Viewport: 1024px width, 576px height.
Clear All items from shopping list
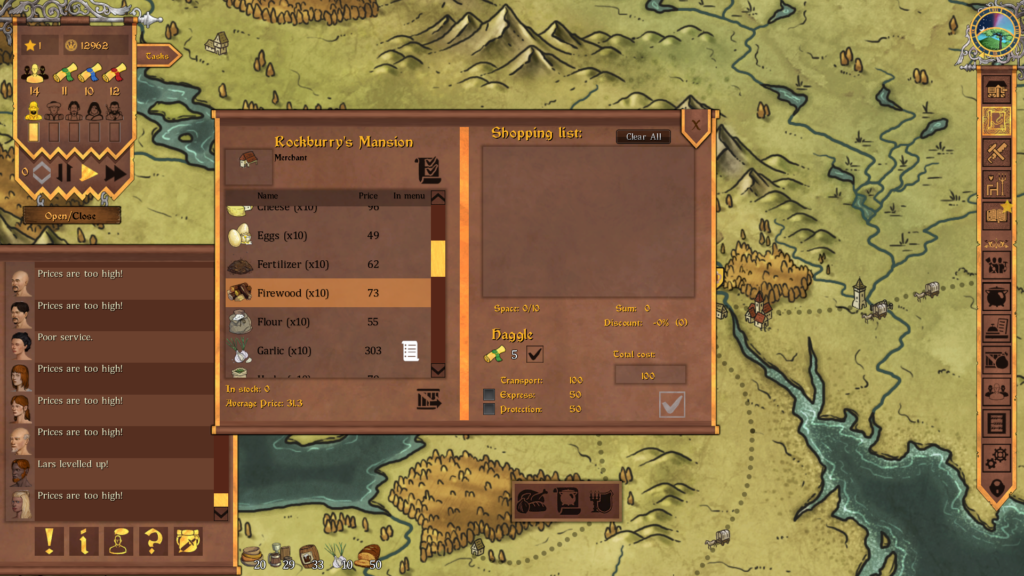point(643,137)
